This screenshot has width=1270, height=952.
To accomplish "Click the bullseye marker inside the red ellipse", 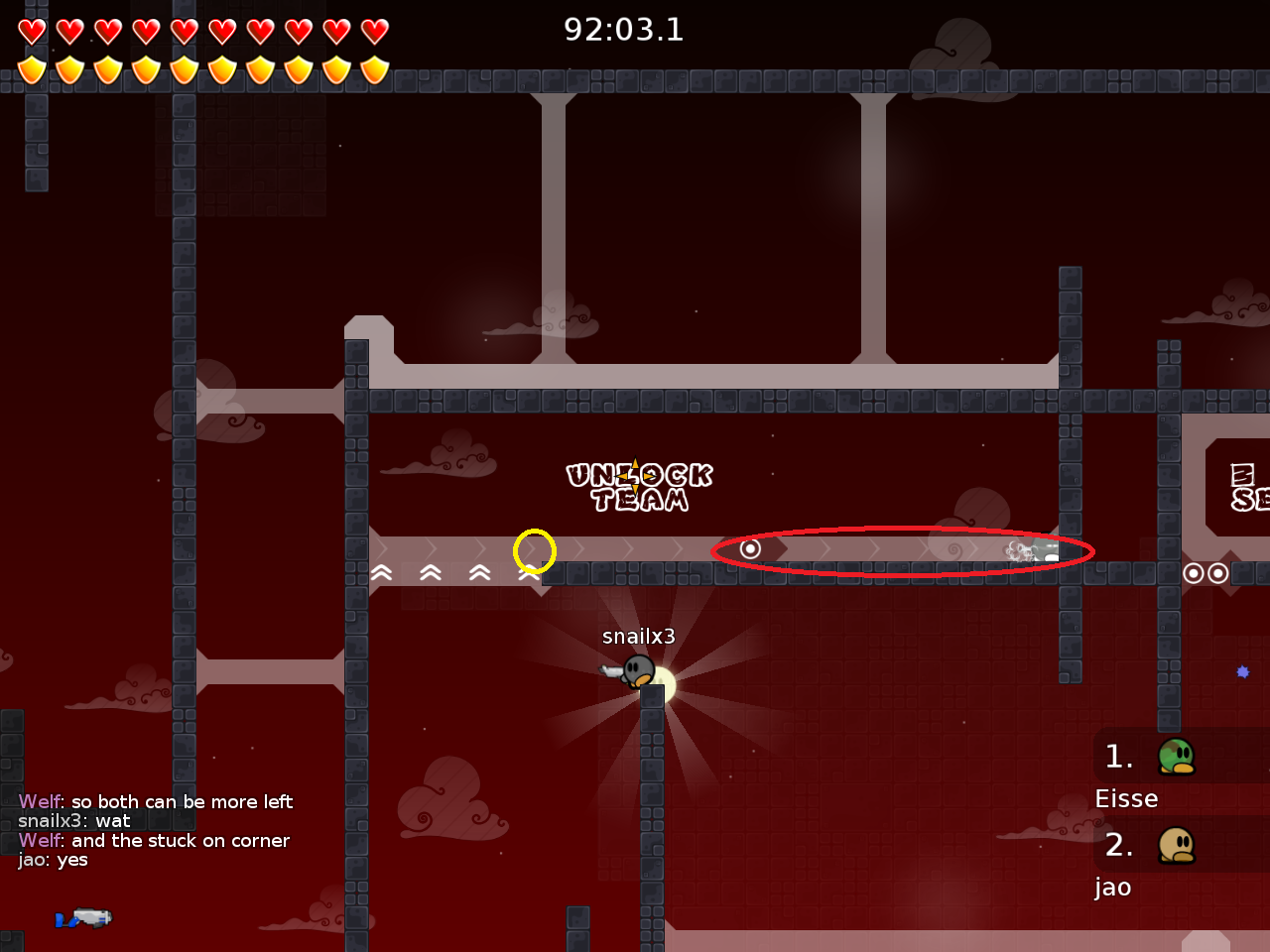I will 751,548.
